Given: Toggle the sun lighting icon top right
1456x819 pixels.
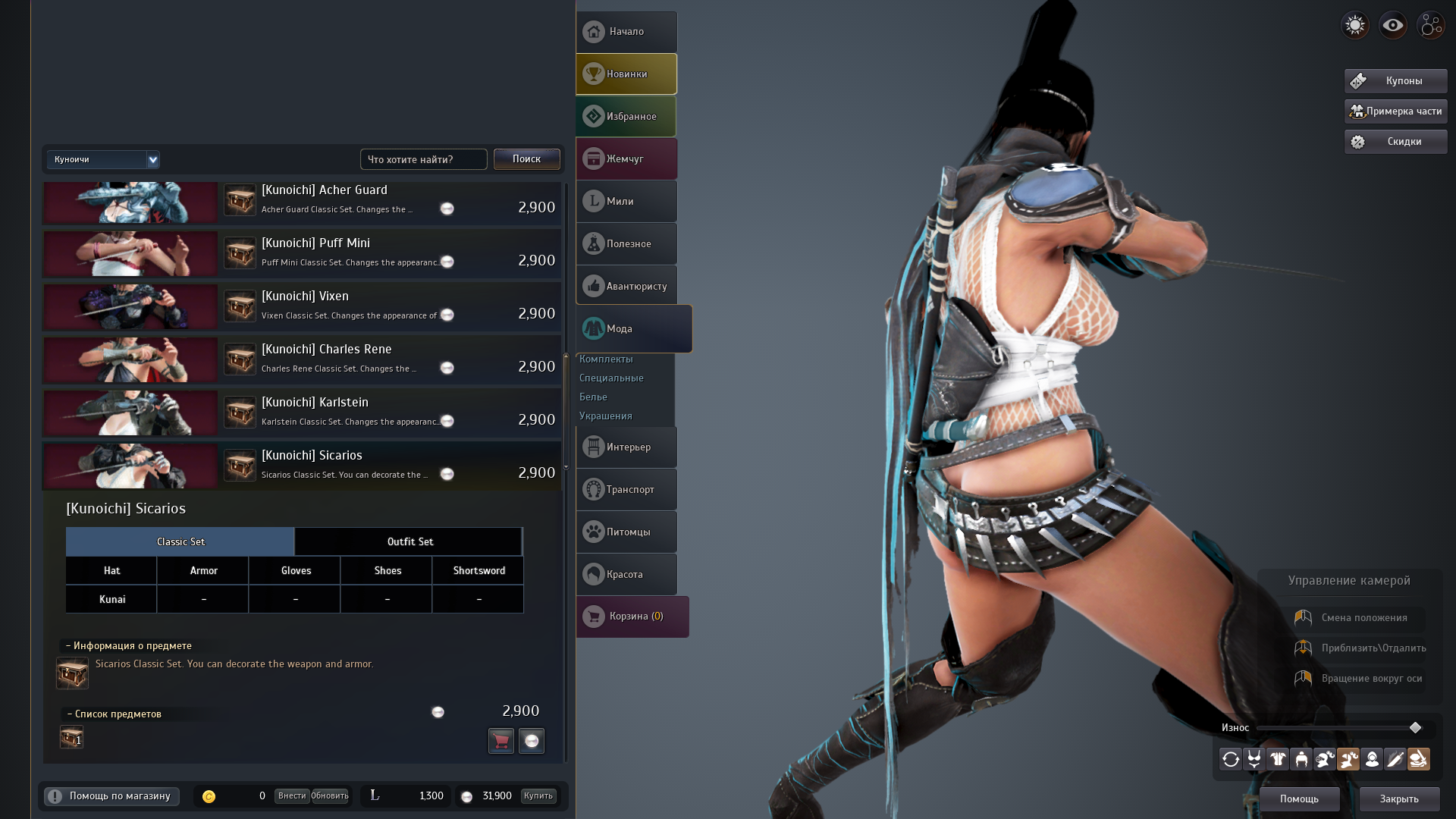Looking at the screenshot, I should pos(1354,25).
